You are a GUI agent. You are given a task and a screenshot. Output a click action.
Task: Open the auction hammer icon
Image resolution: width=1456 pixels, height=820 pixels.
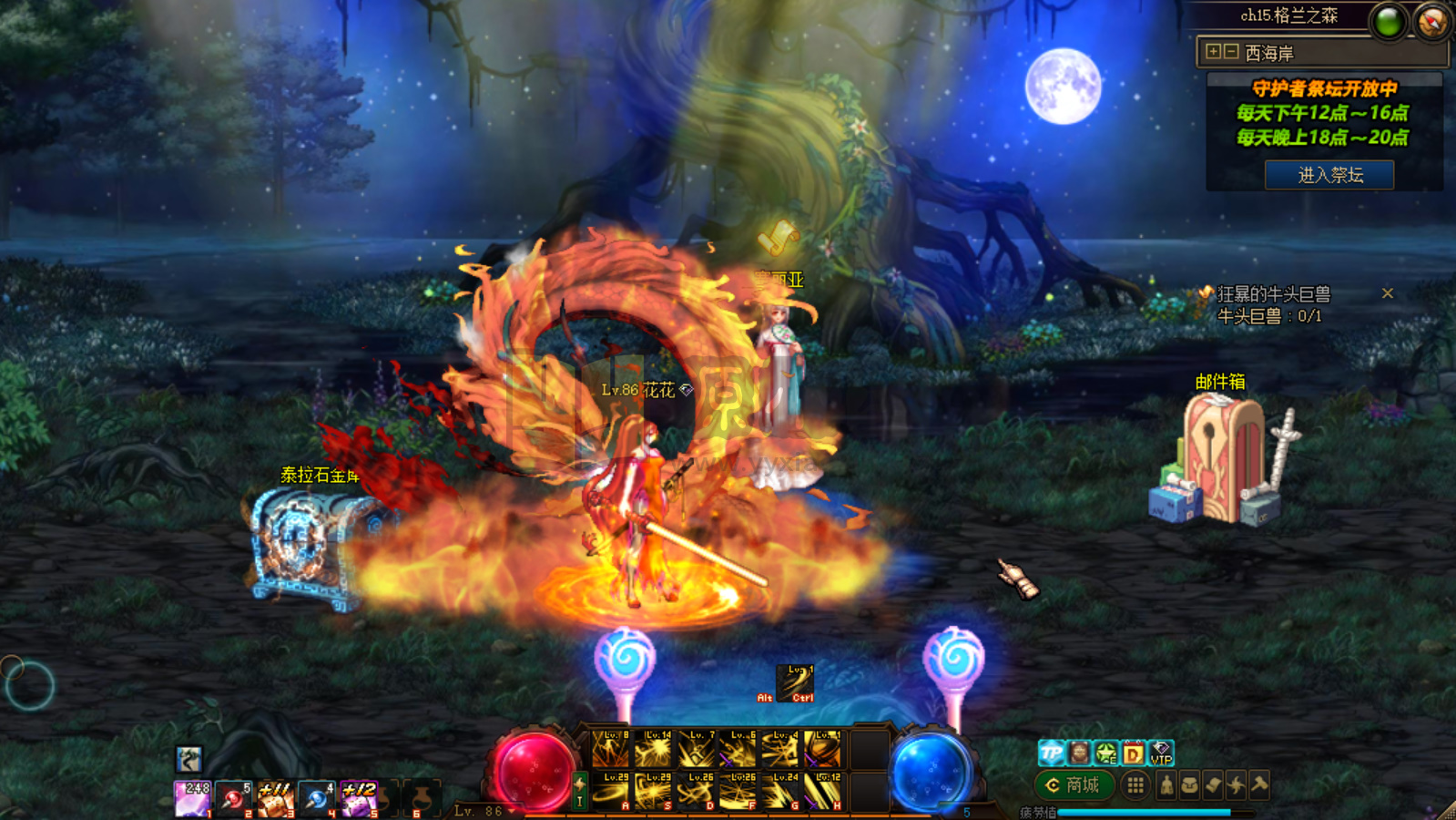1259,784
